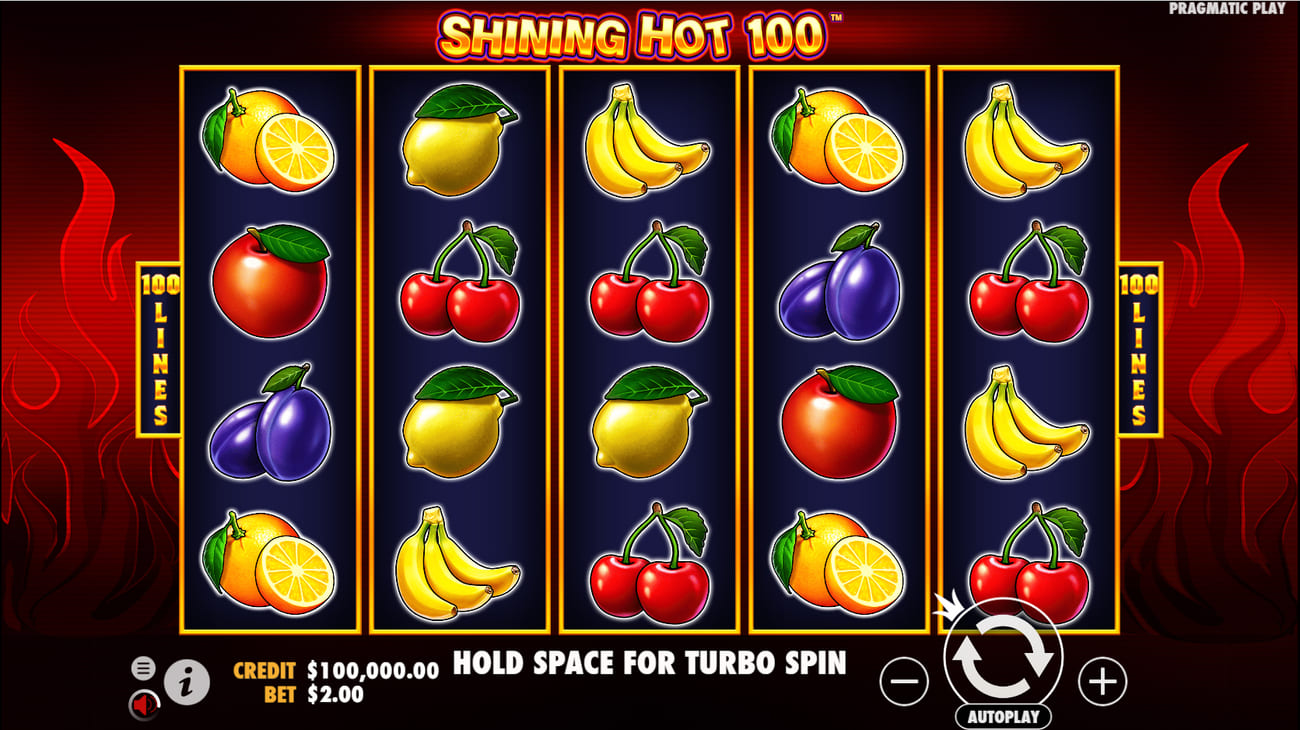Image resolution: width=1300 pixels, height=730 pixels.
Task: Toggle the speaker audio control
Action: [143, 703]
